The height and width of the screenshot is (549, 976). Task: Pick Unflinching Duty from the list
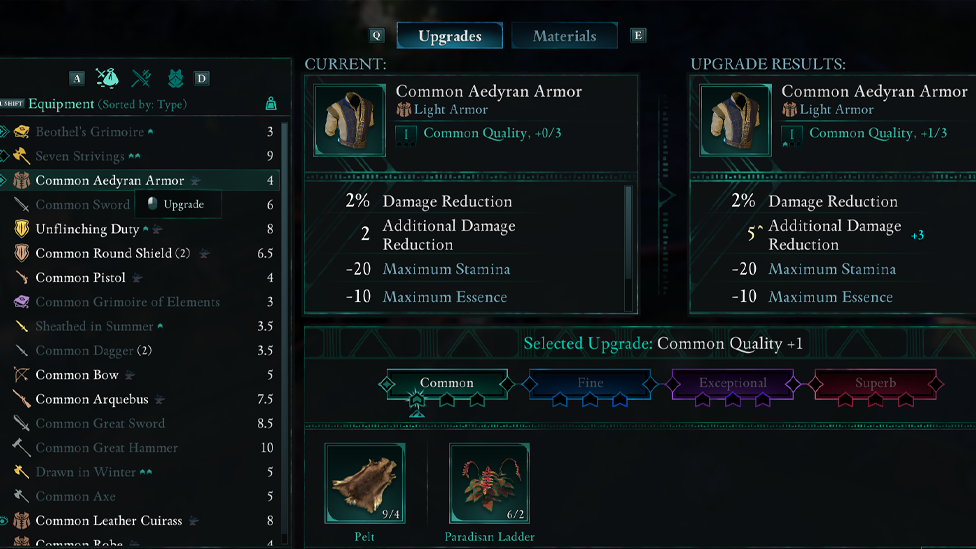tap(87, 229)
